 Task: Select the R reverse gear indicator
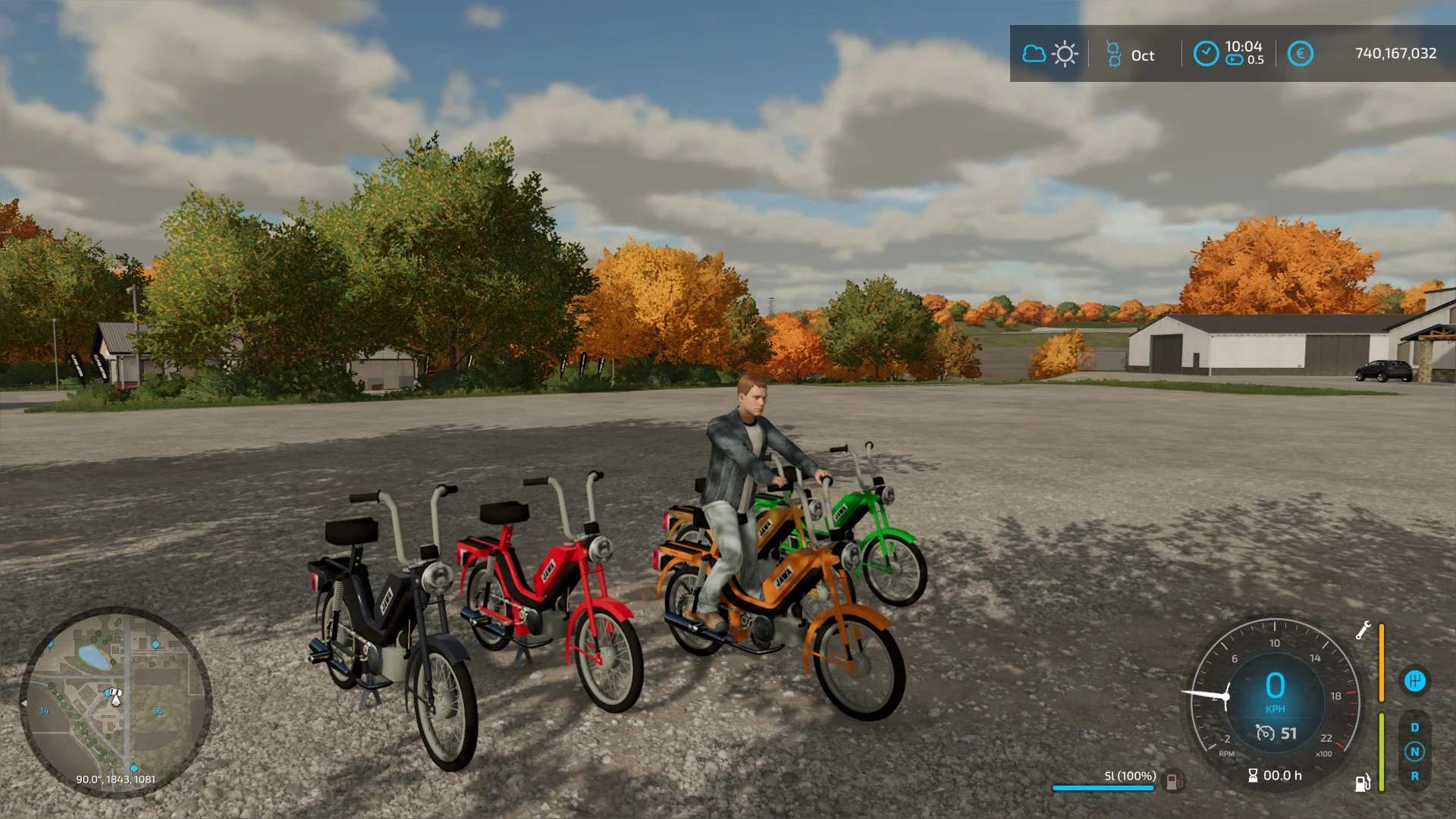1414,776
